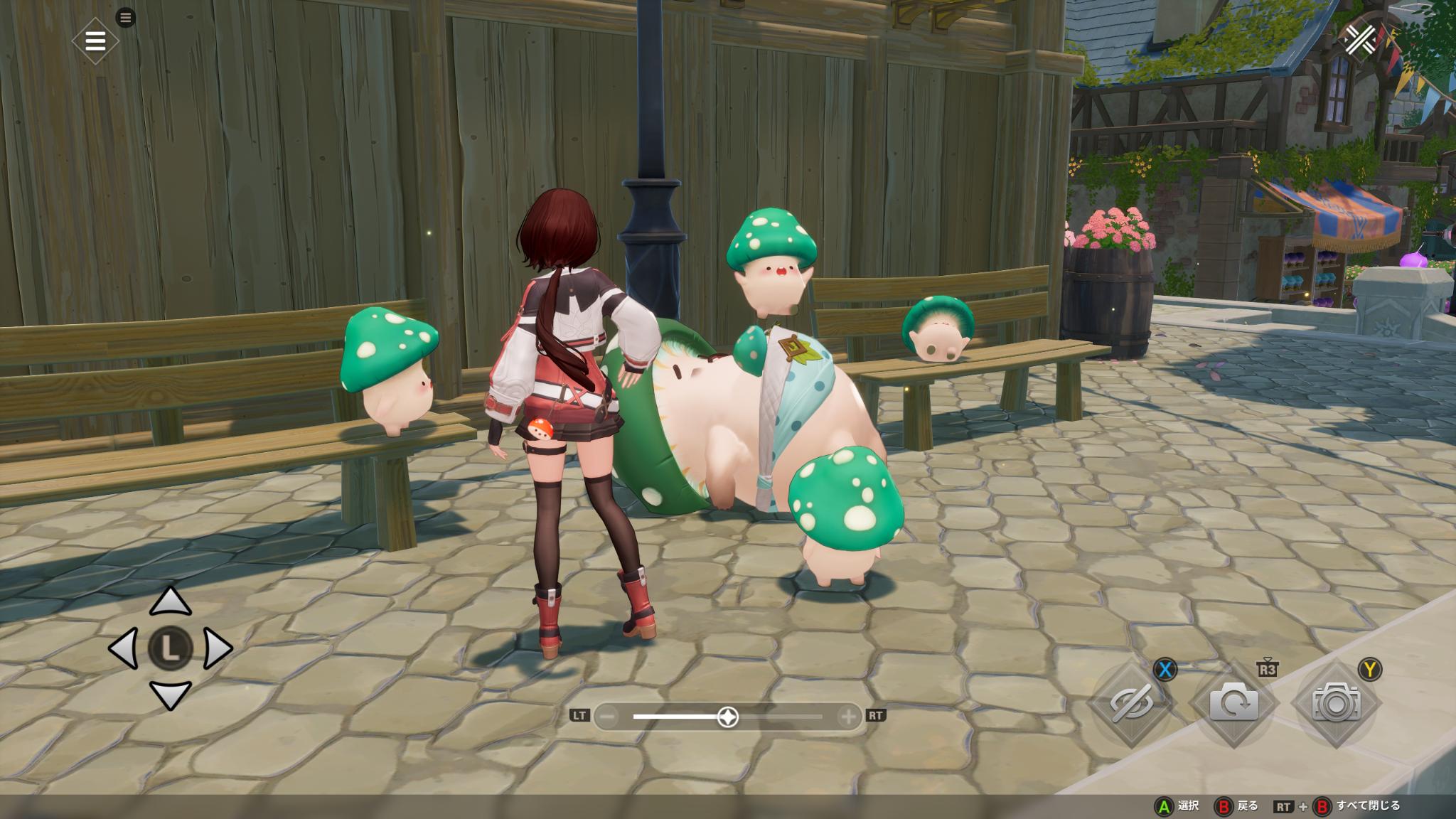Image resolution: width=1456 pixels, height=819 pixels.
Task: Click the zoom slider handle
Action: 727,717
